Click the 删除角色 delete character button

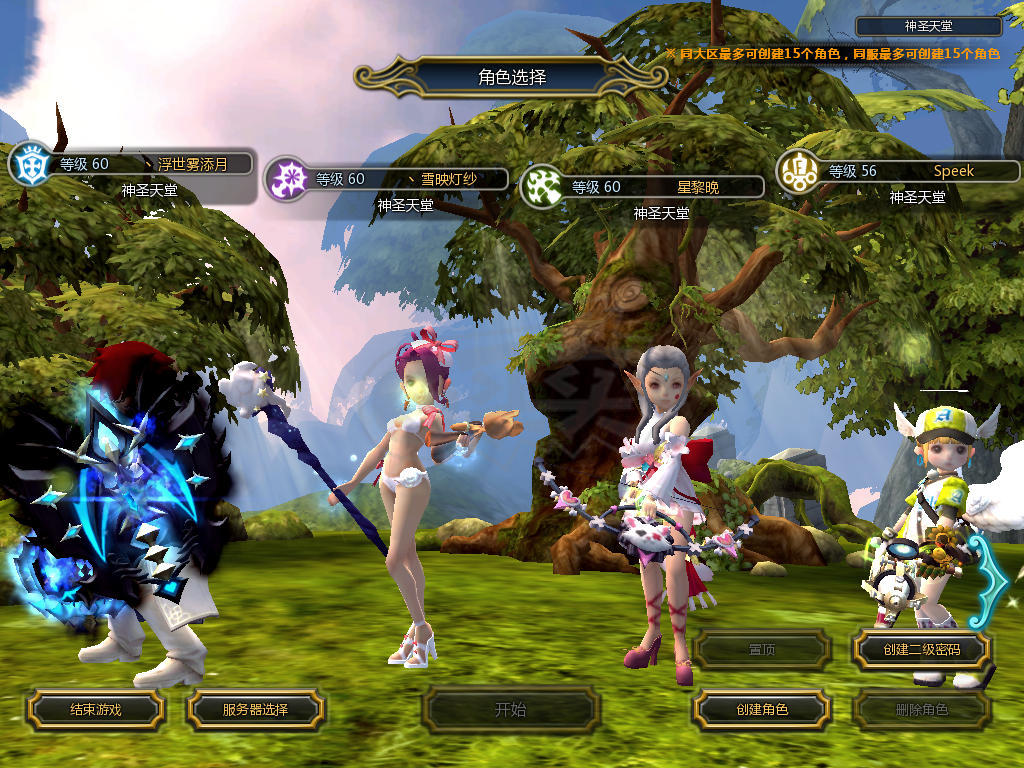click(921, 710)
